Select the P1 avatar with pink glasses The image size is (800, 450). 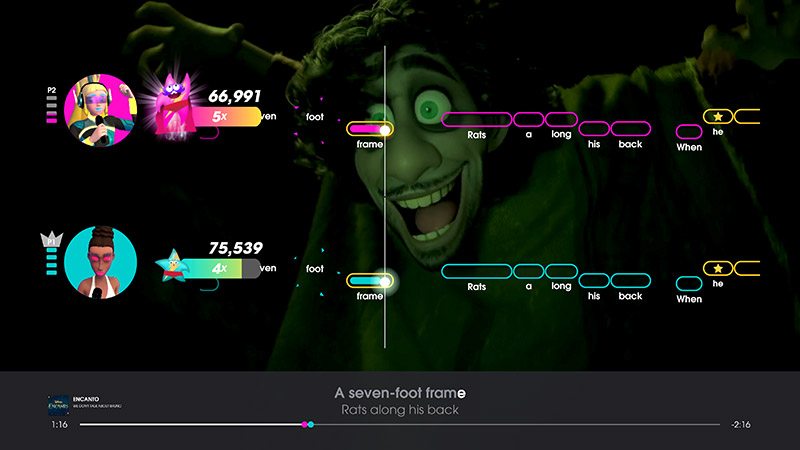[101, 262]
